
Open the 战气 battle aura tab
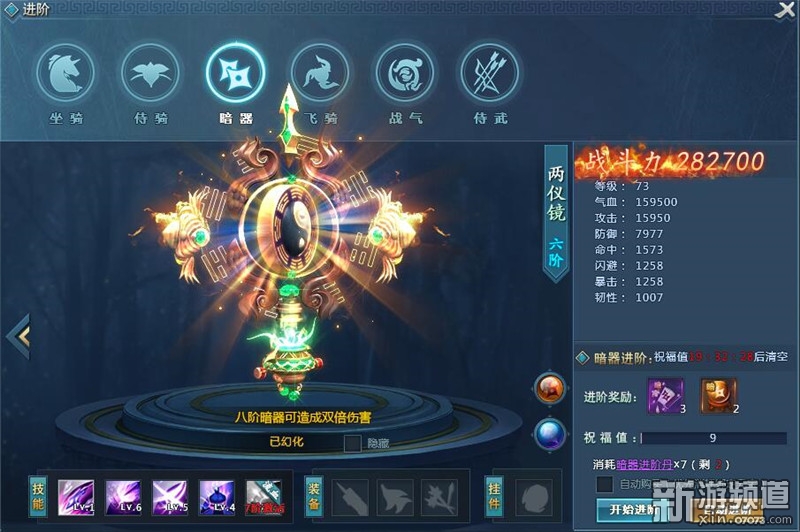pos(405,73)
